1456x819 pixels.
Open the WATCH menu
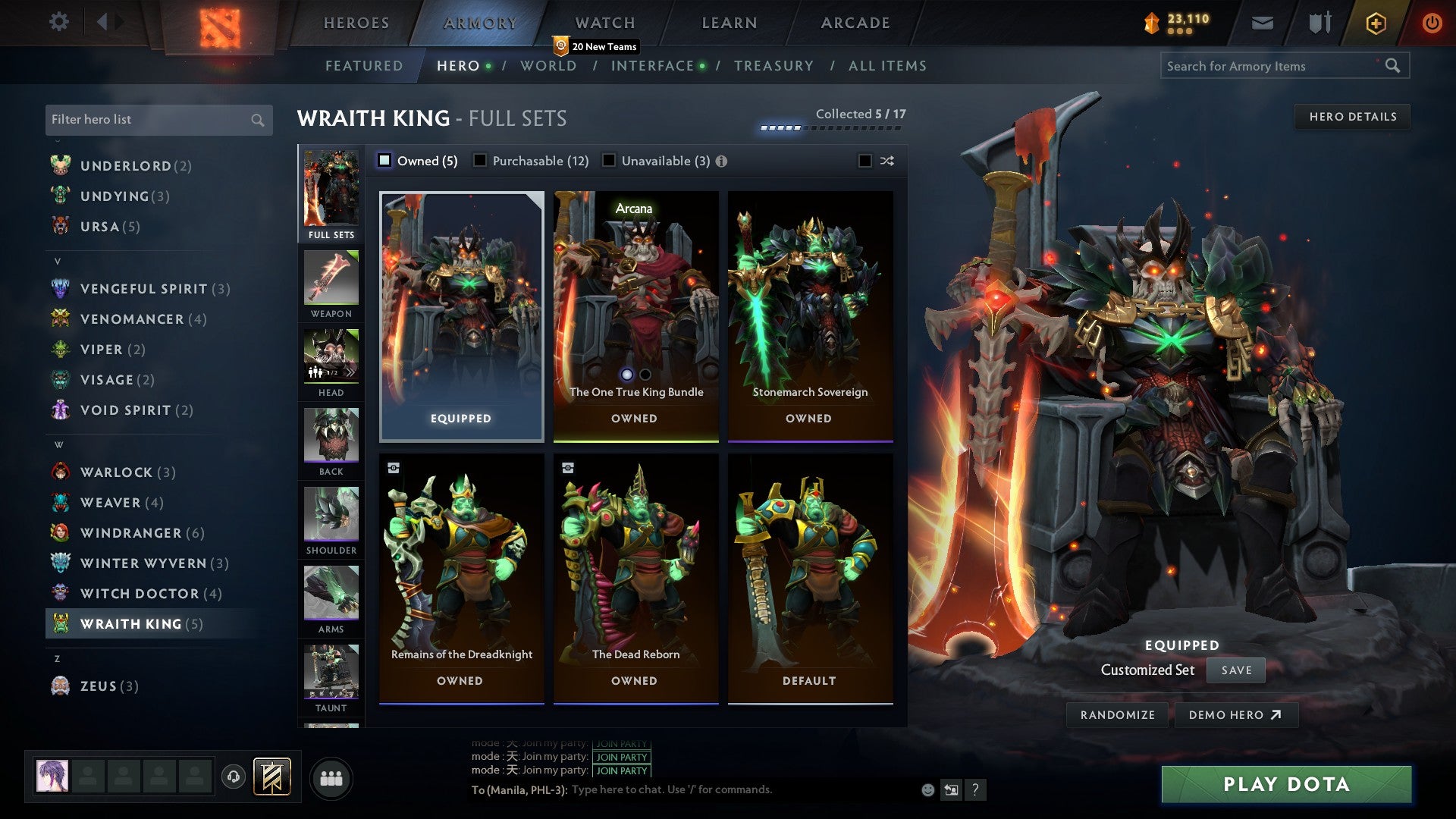click(x=604, y=23)
